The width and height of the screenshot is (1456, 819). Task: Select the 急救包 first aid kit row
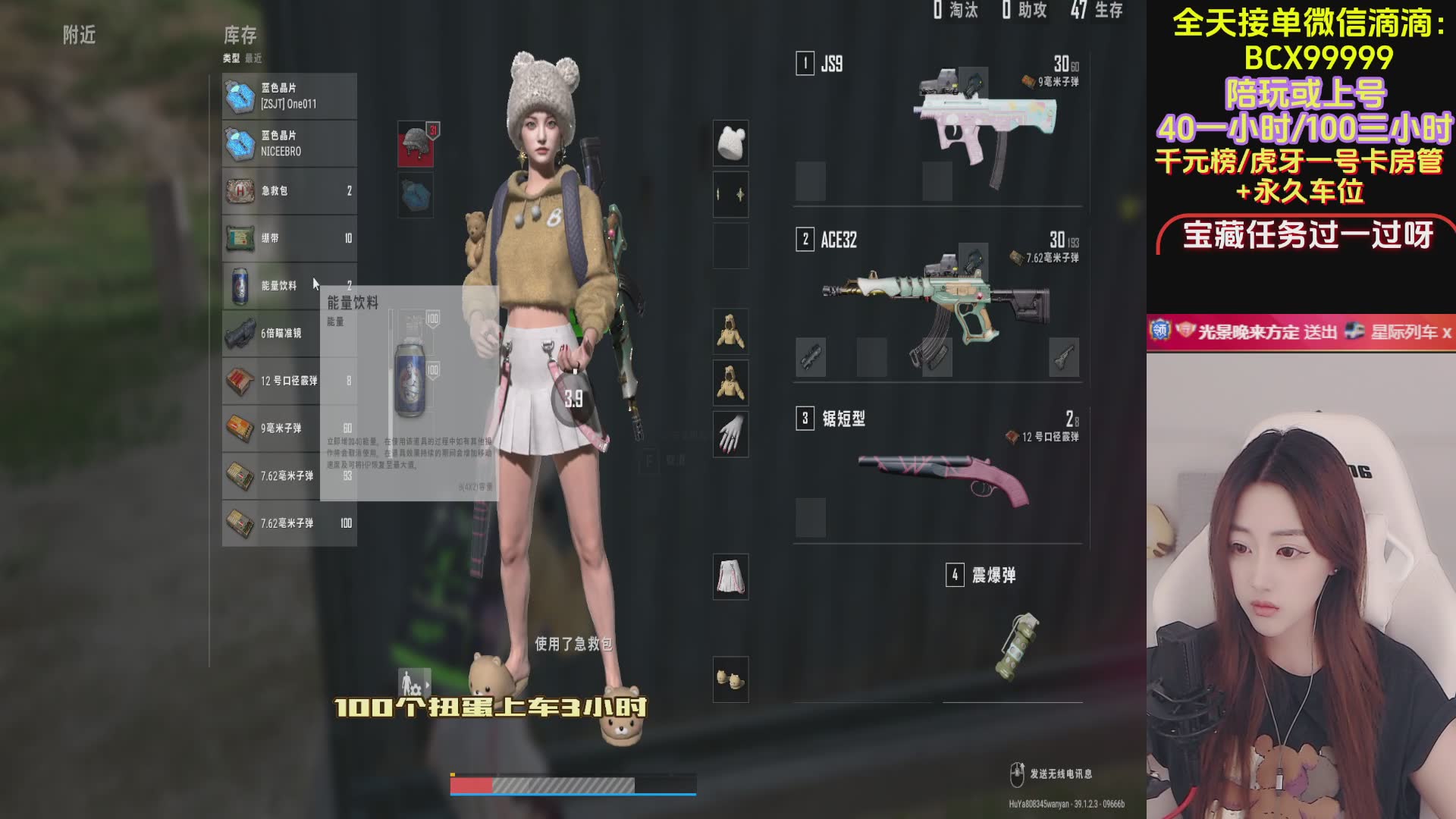point(289,191)
